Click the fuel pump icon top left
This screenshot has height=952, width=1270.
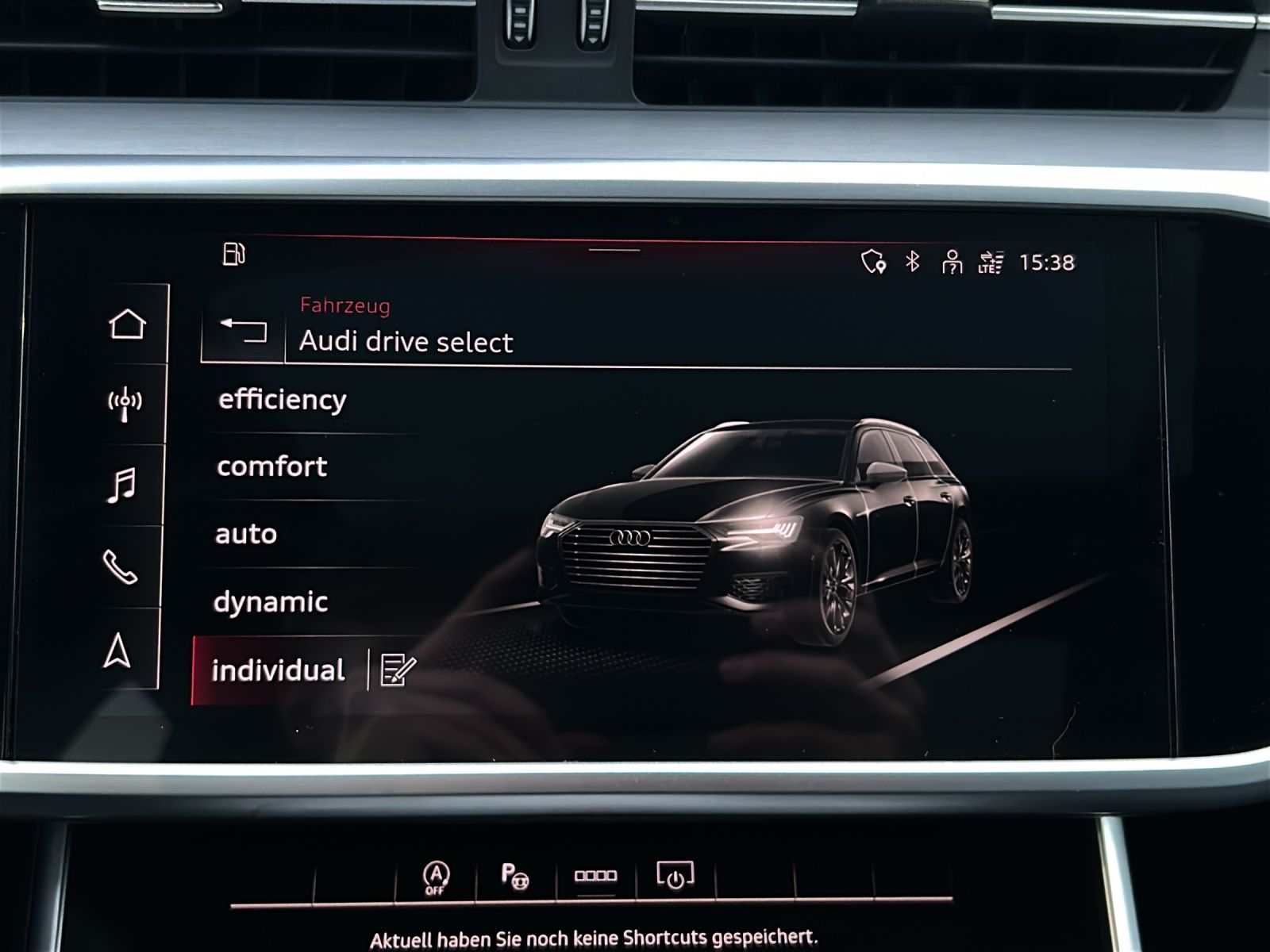235,255
